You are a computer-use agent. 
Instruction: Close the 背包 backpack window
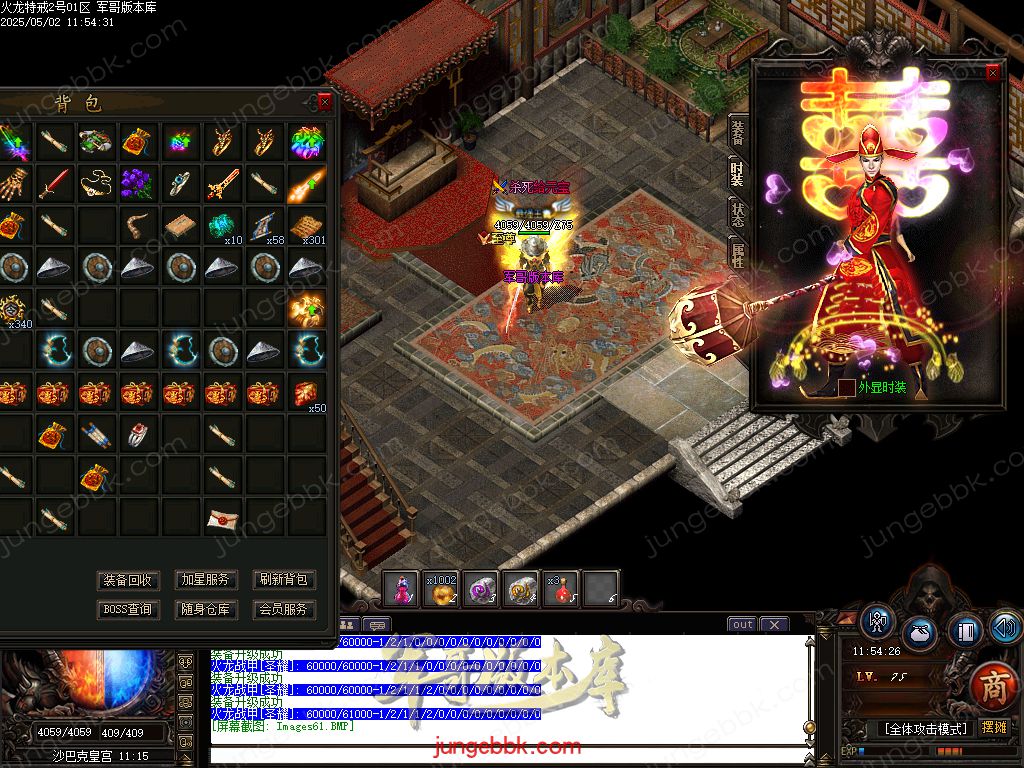pos(324,102)
